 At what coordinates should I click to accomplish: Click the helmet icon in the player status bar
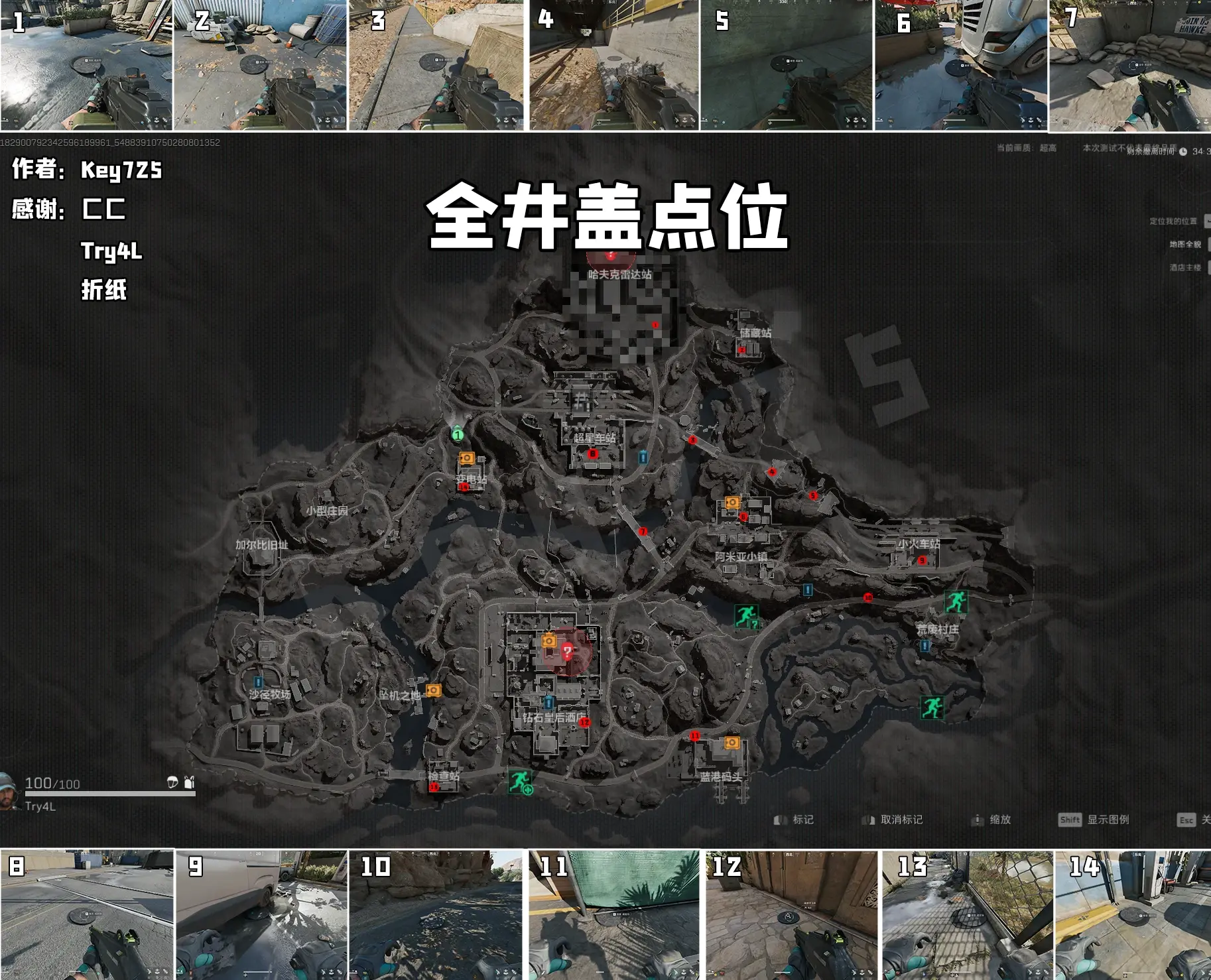point(172,783)
